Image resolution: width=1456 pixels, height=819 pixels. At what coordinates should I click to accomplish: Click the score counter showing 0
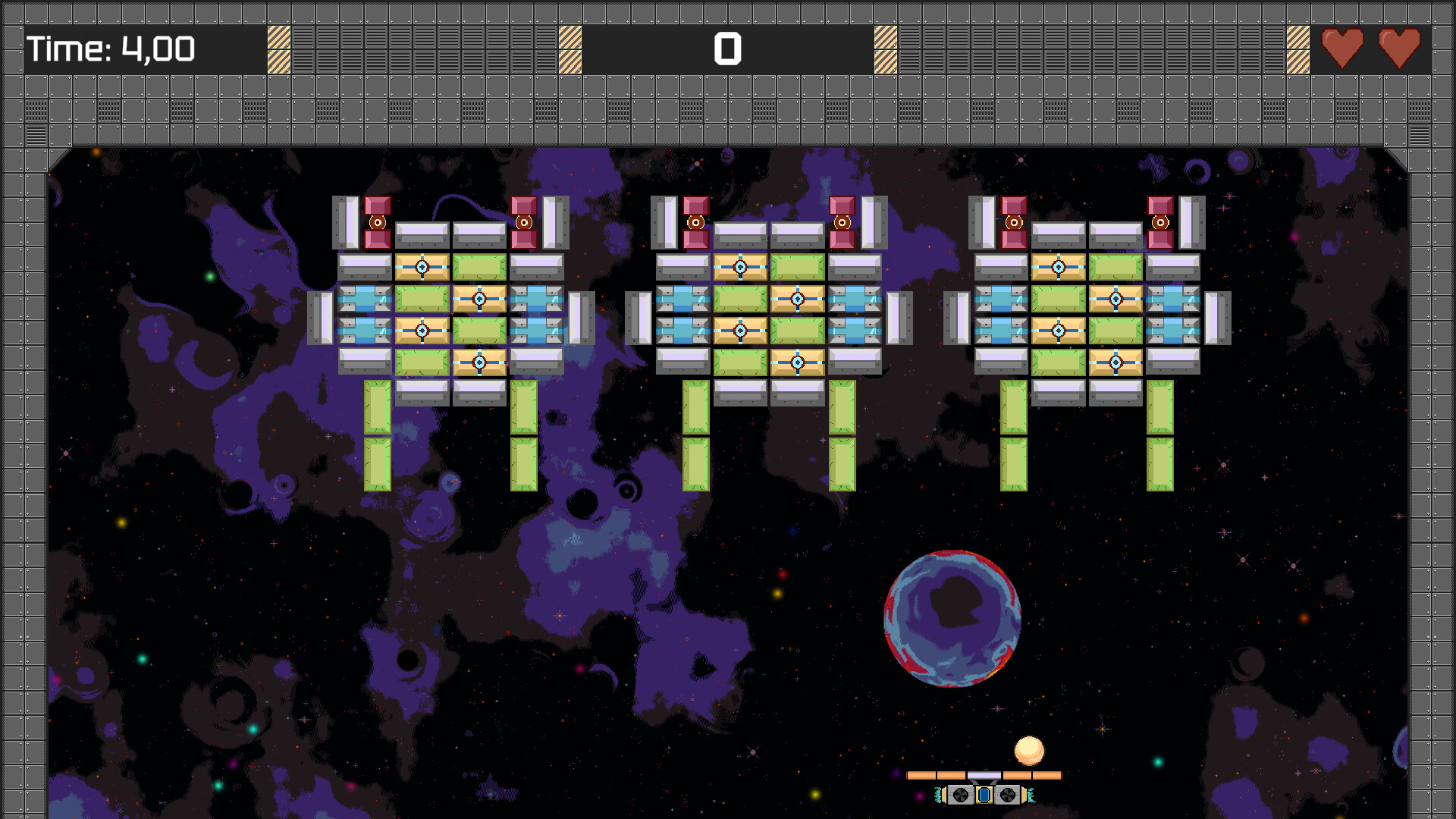point(727,50)
